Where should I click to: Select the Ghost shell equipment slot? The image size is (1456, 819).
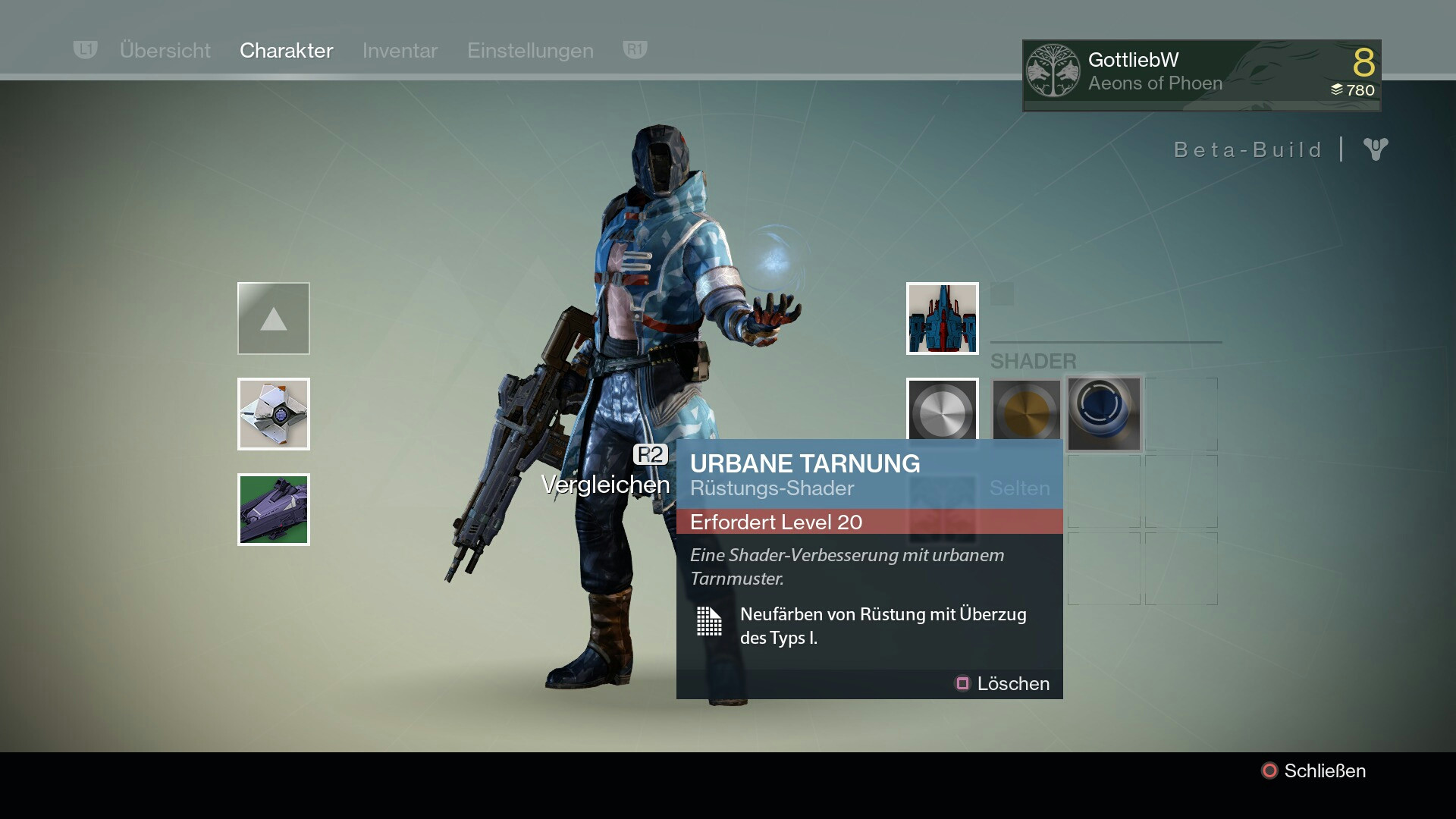pos(273,414)
